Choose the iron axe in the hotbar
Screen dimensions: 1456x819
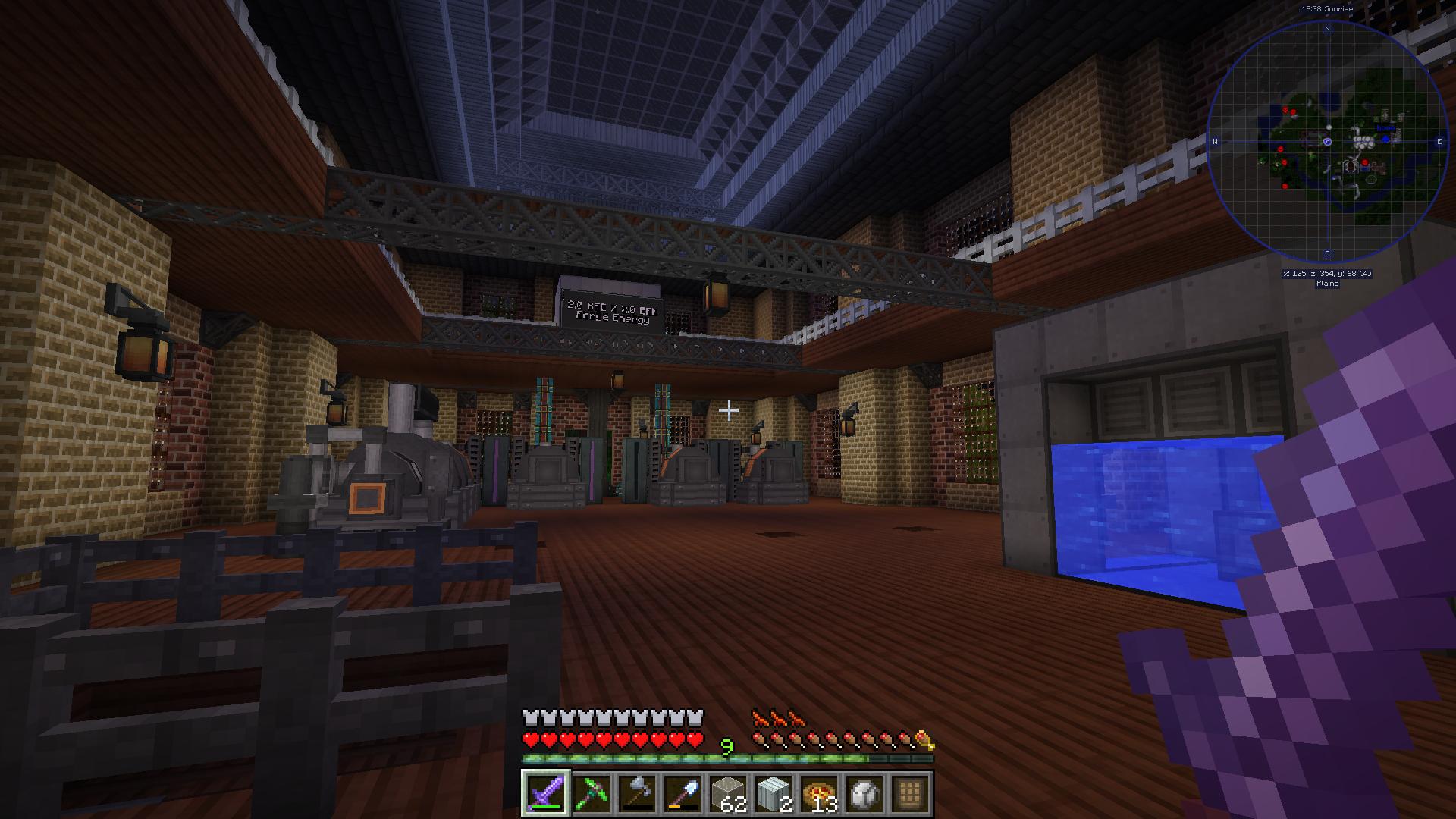(637, 793)
